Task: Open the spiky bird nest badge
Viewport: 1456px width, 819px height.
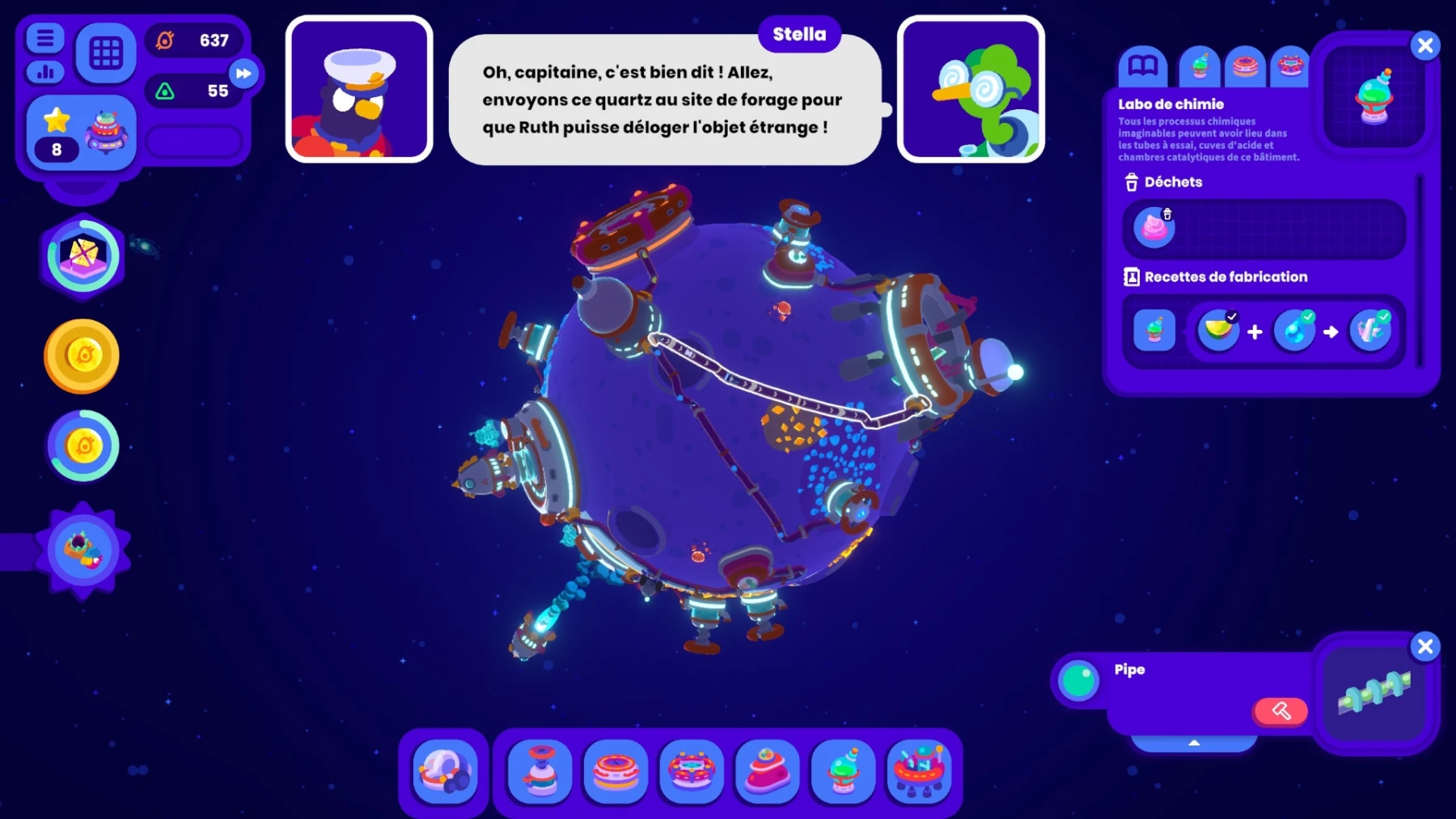Action: tap(83, 551)
